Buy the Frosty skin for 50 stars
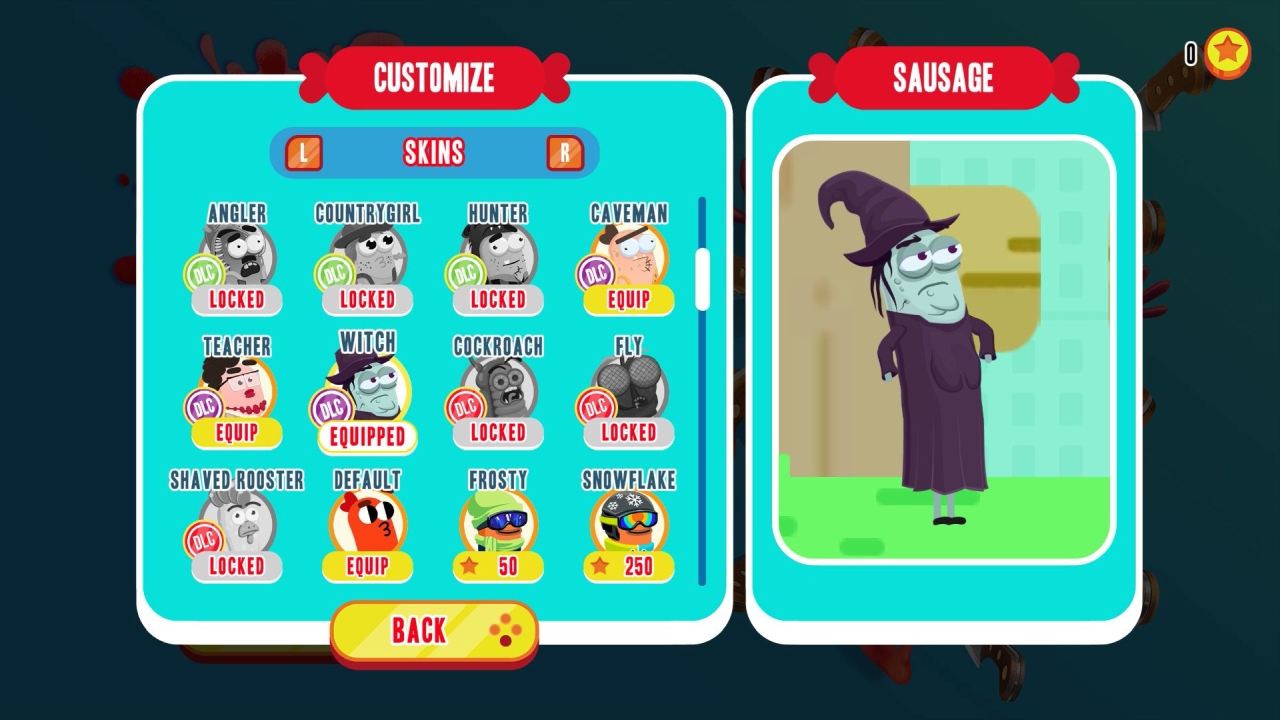The height and width of the screenshot is (720, 1280). tap(497, 567)
